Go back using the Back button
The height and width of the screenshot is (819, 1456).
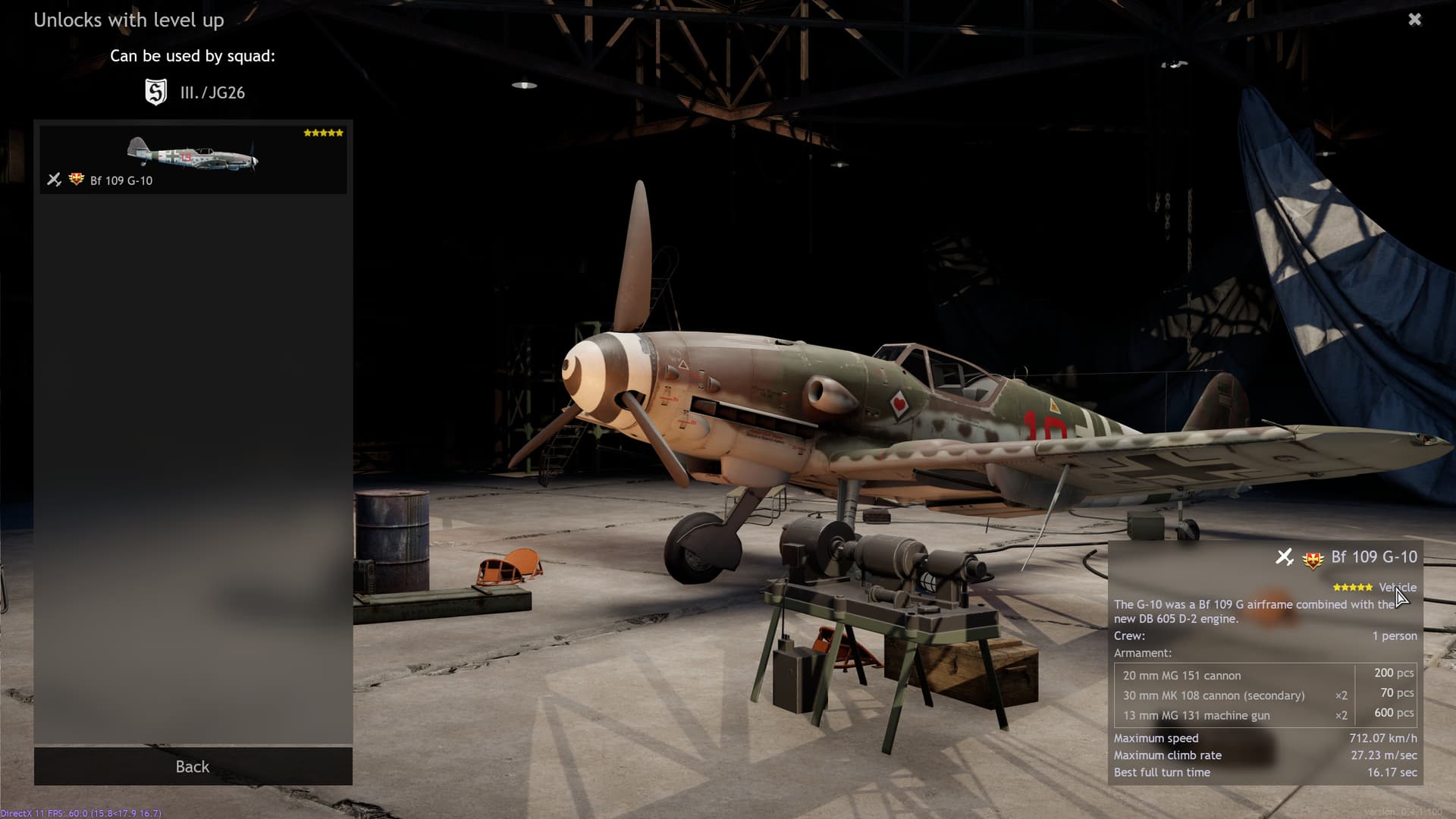coord(193,767)
